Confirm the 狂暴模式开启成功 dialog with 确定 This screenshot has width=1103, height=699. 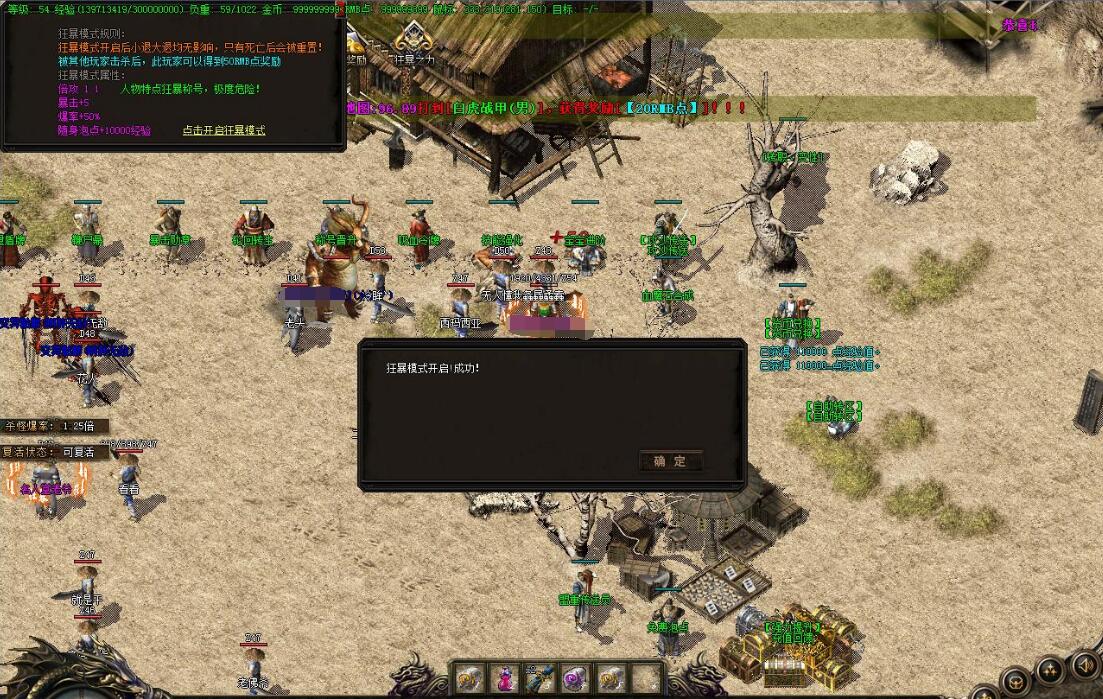click(x=670, y=461)
